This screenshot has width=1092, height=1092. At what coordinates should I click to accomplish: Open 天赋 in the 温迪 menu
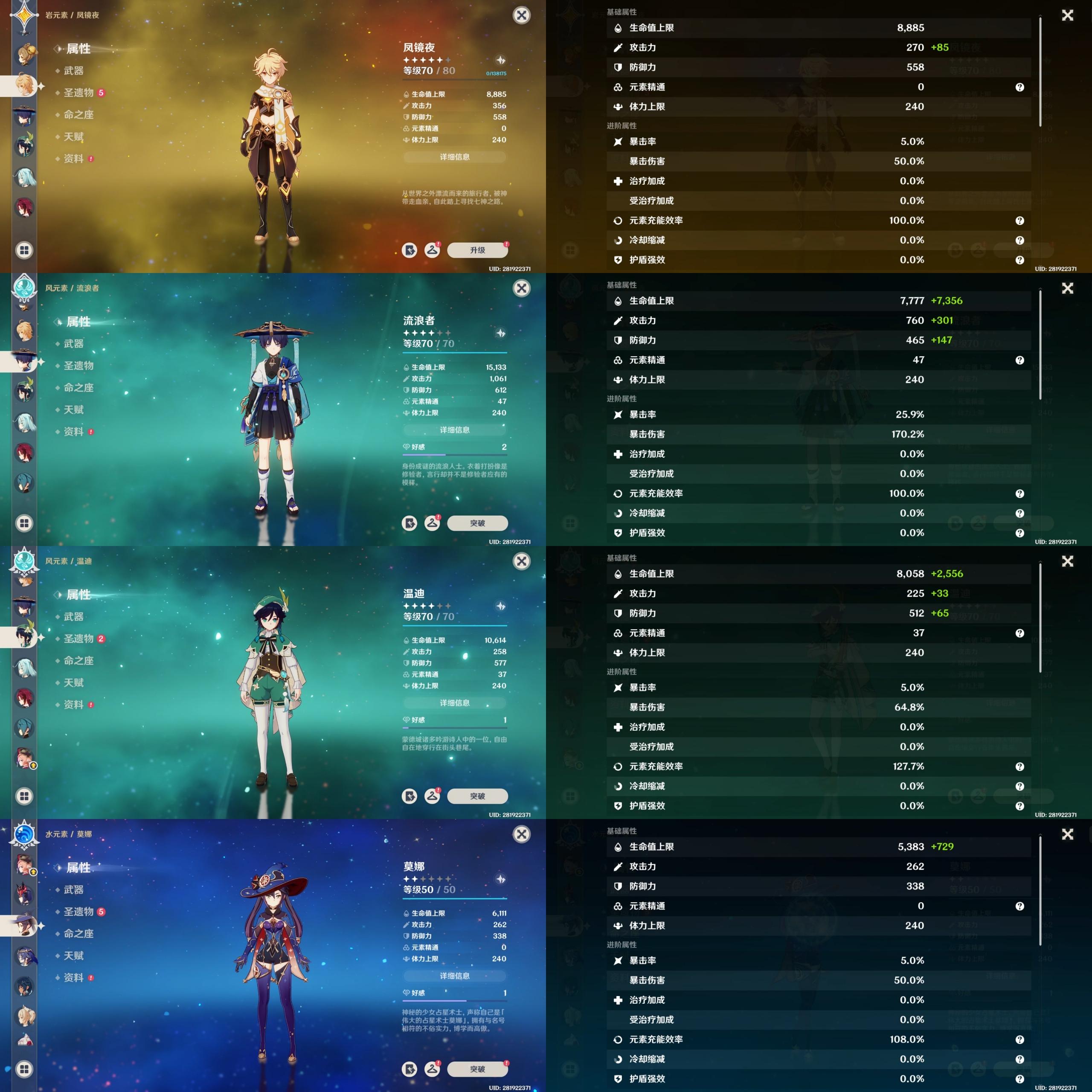coord(73,683)
